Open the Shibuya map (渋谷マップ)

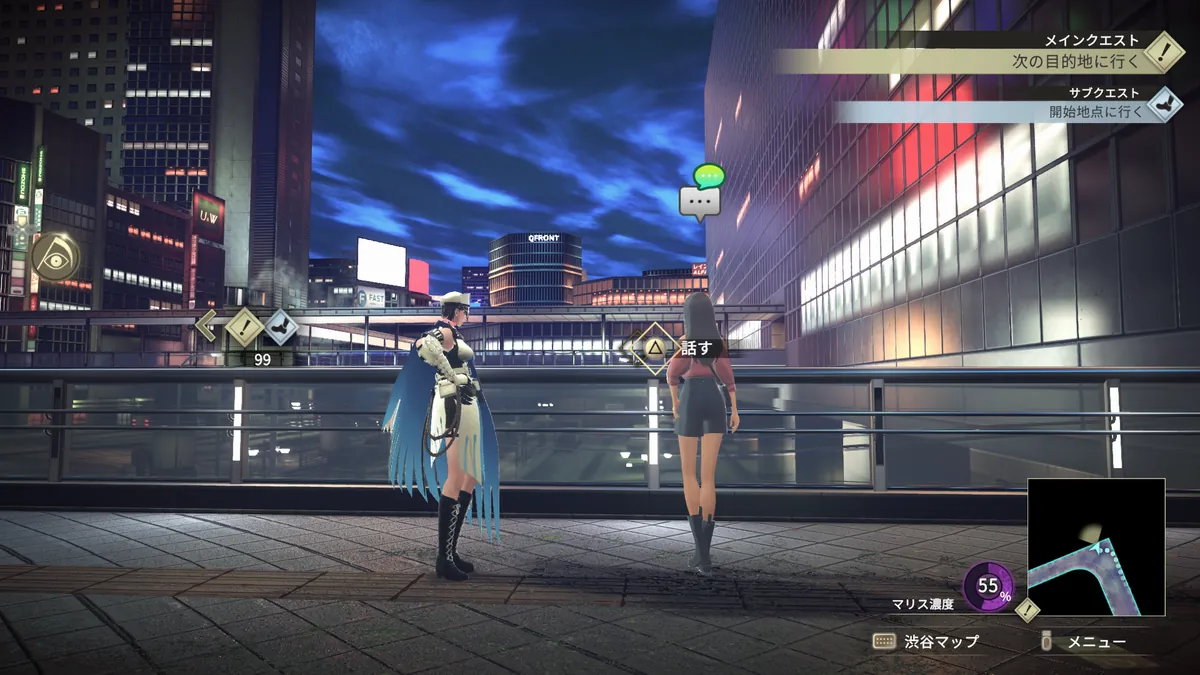[926, 642]
